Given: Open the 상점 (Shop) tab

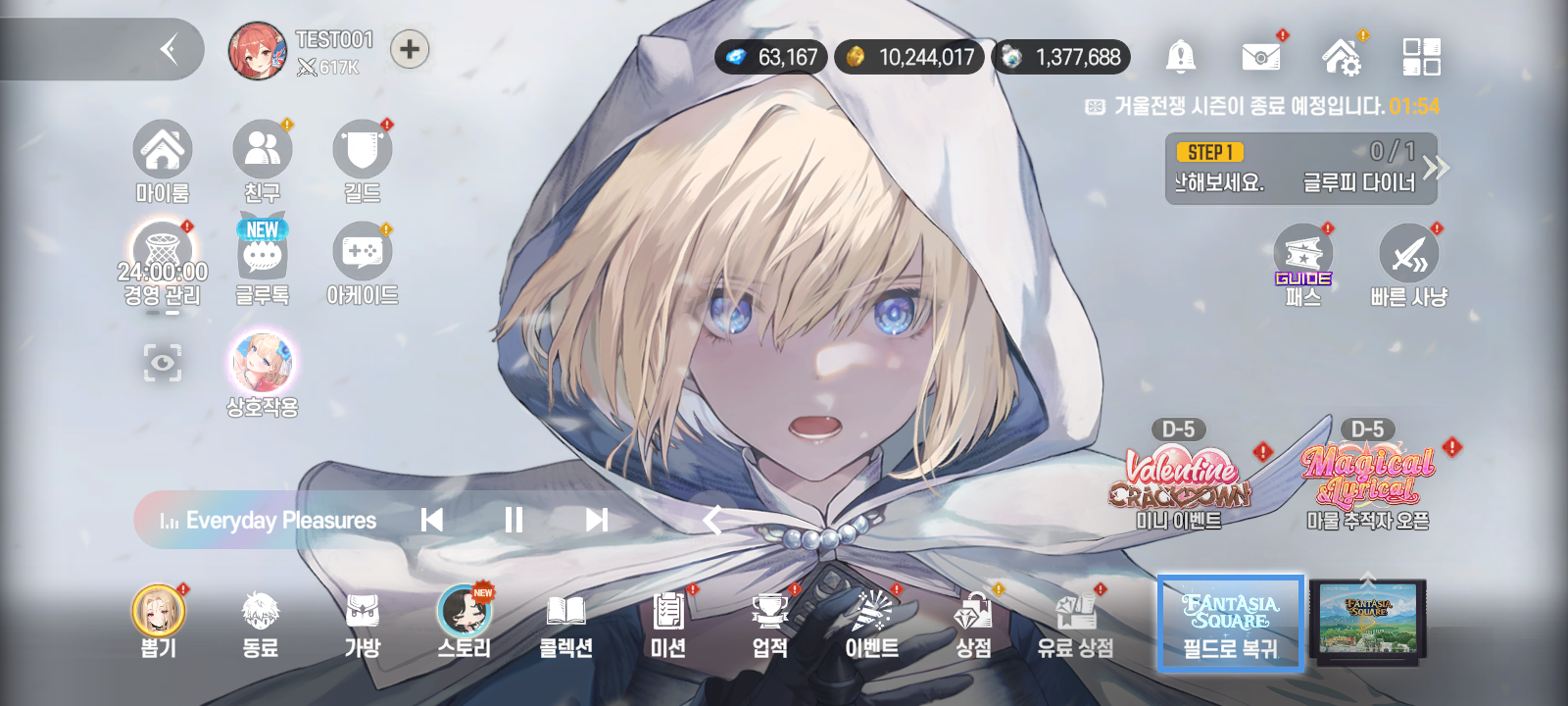Looking at the screenshot, I should click(x=972, y=623).
